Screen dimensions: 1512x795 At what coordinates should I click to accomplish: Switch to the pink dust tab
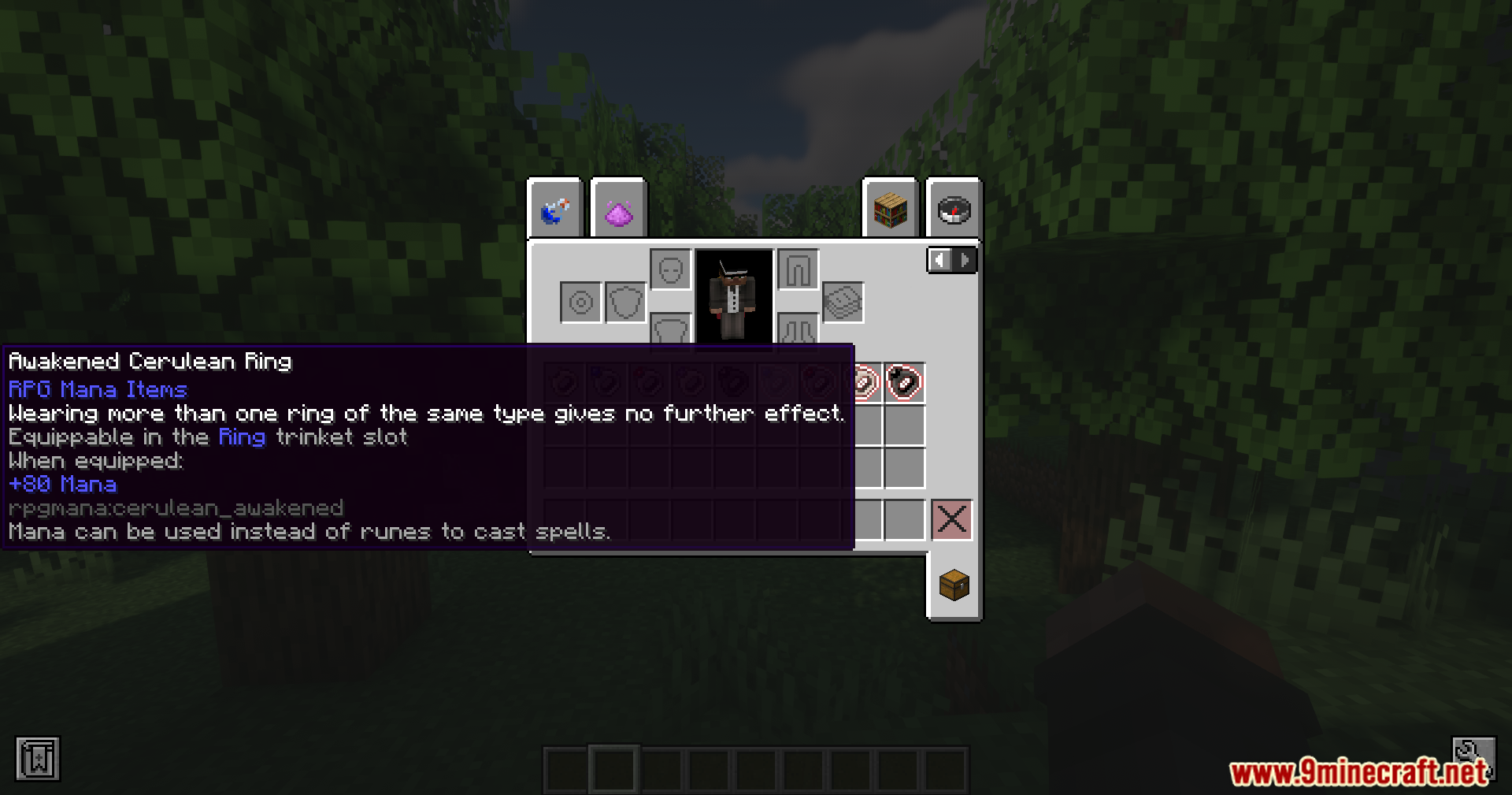coord(619,210)
